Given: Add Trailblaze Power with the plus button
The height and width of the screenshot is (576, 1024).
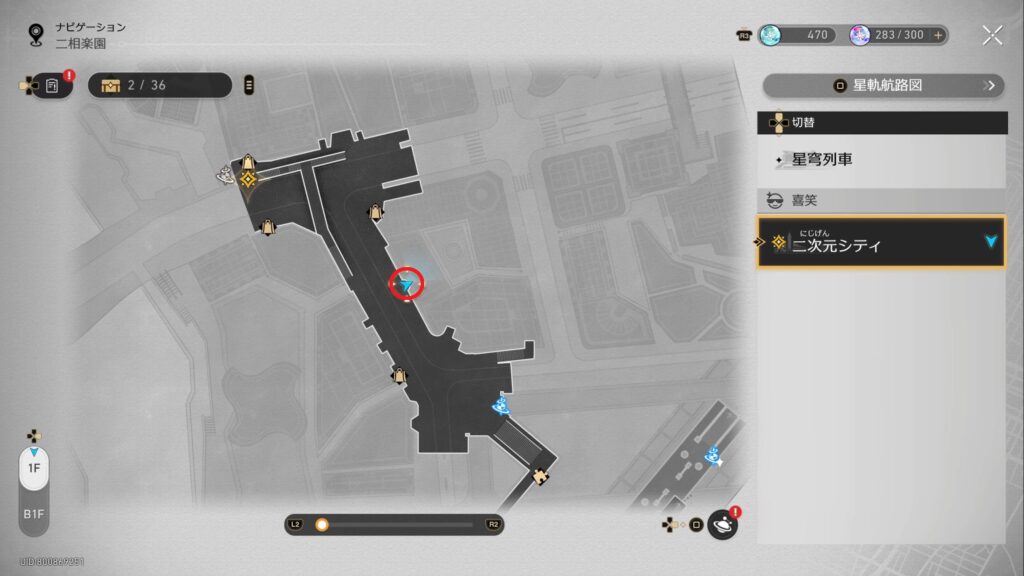Looking at the screenshot, I should 938,35.
